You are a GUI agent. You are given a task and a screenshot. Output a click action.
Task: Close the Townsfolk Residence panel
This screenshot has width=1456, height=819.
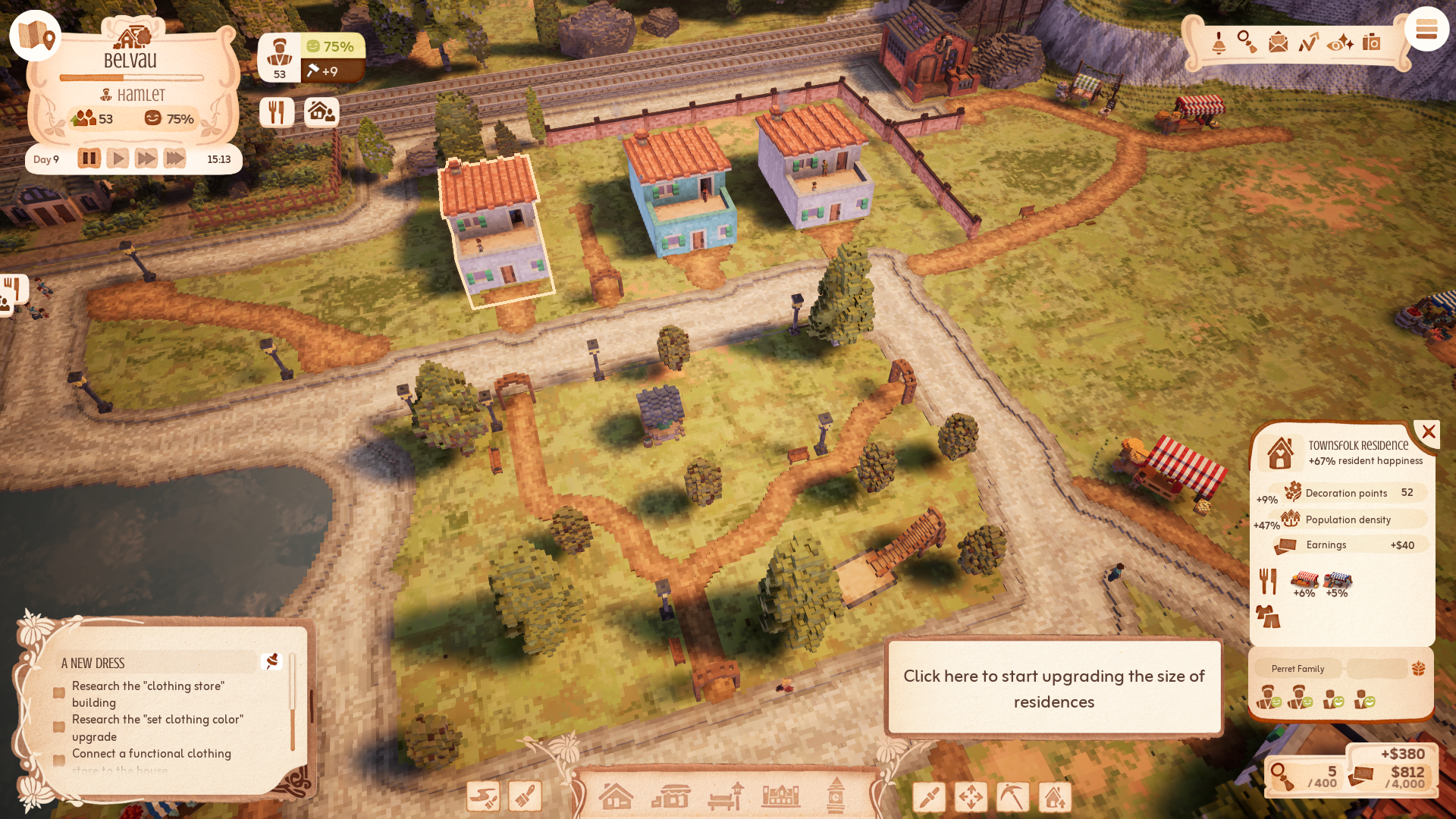(x=1429, y=432)
